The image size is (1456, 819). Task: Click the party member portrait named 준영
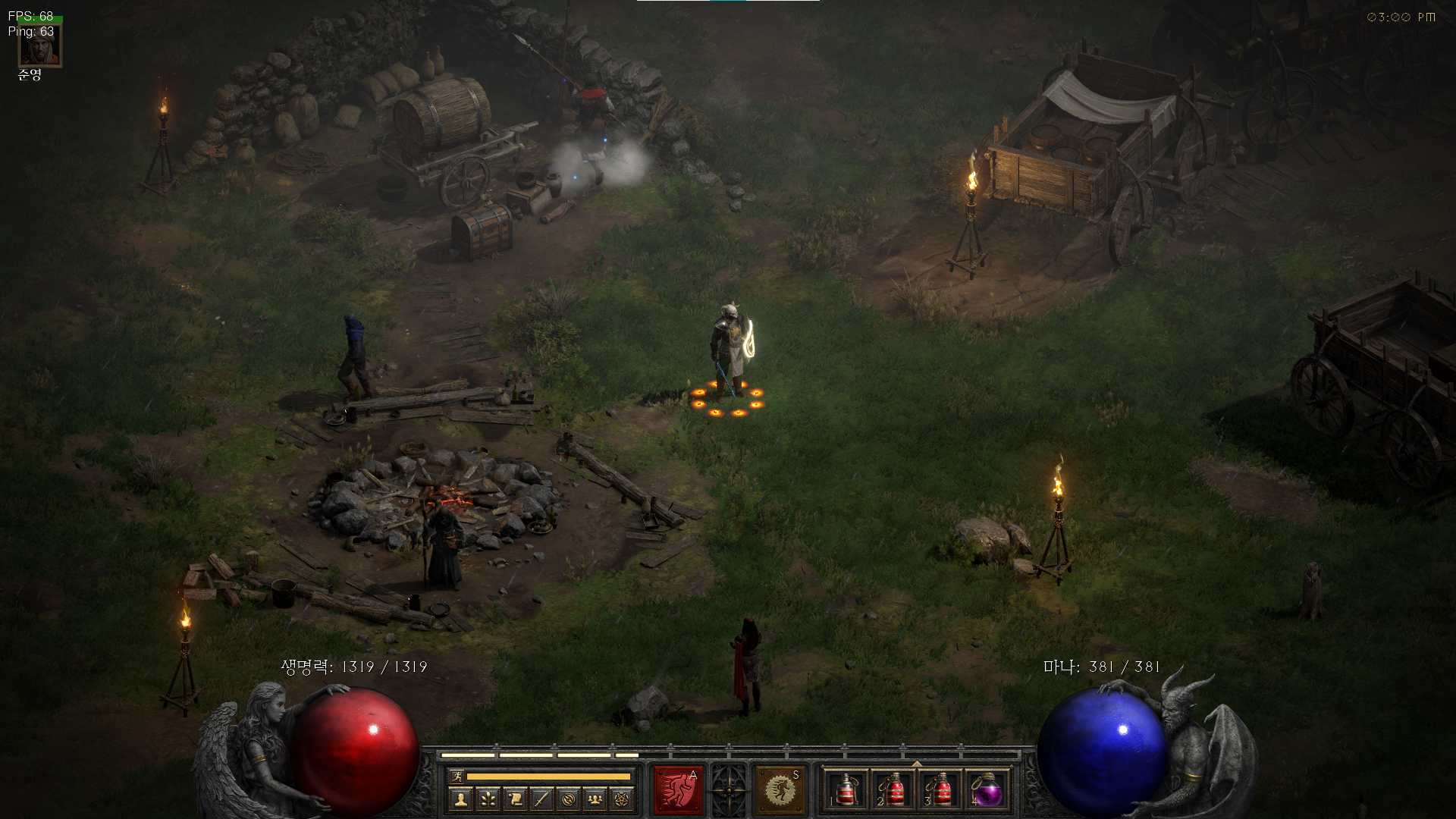pyautogui.click(x=39, y=47)
